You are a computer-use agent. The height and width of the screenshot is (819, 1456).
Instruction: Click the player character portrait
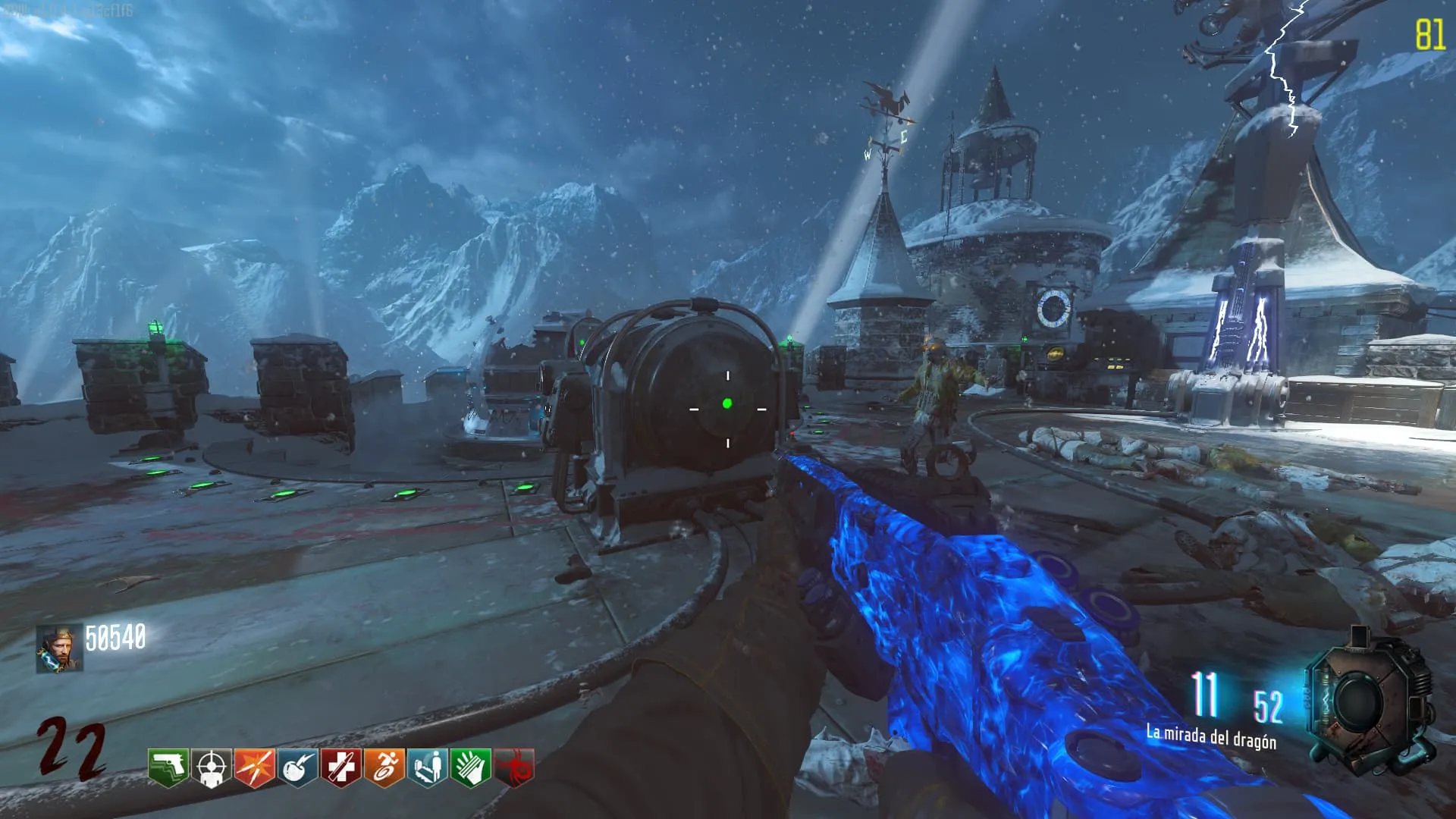pyautogui.click(x=59, y=649)
